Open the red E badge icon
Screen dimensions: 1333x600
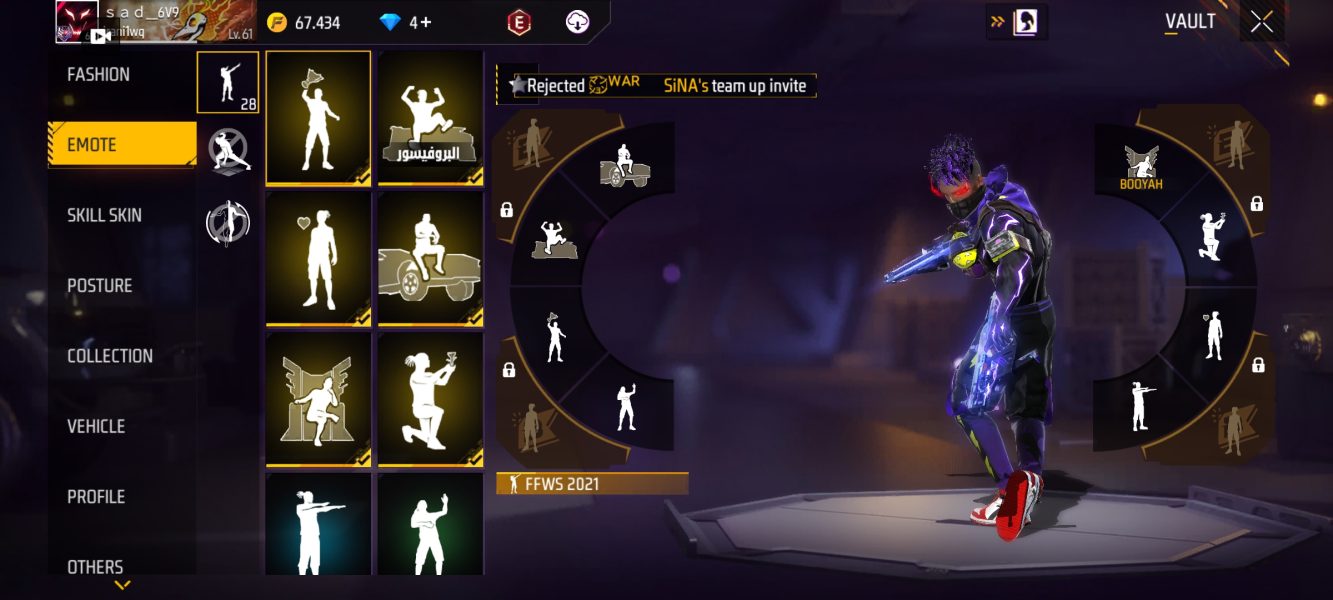coord(517,22)
